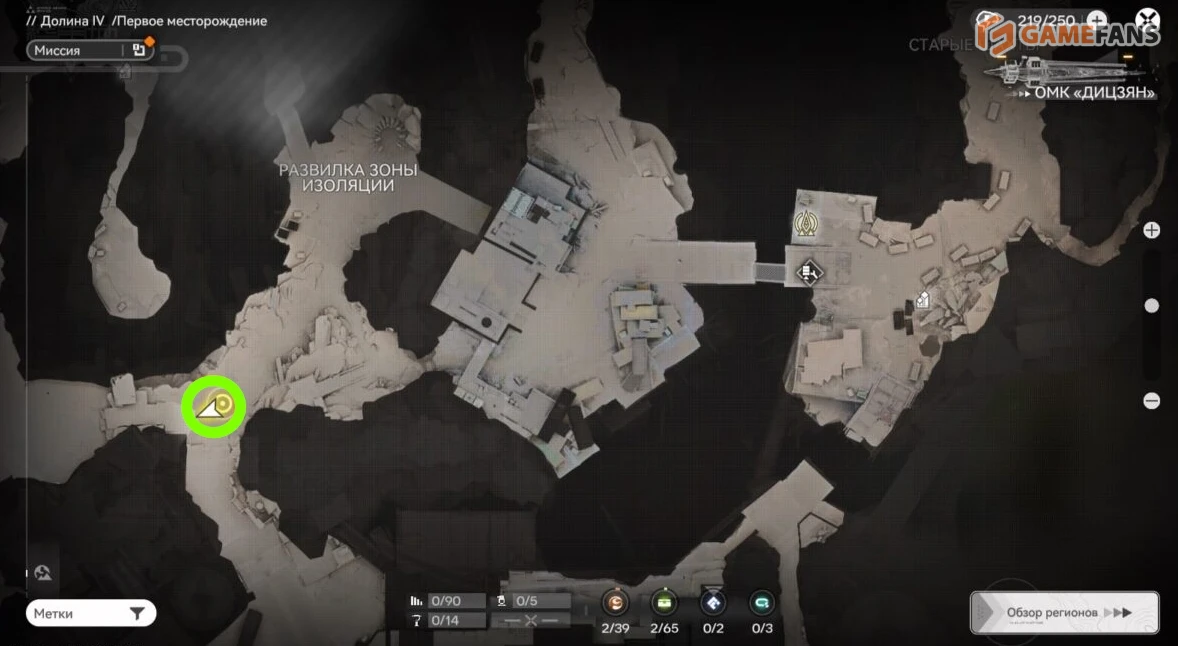
Task: Zoom in the map with the plus button
Action: click(1151, 230)
